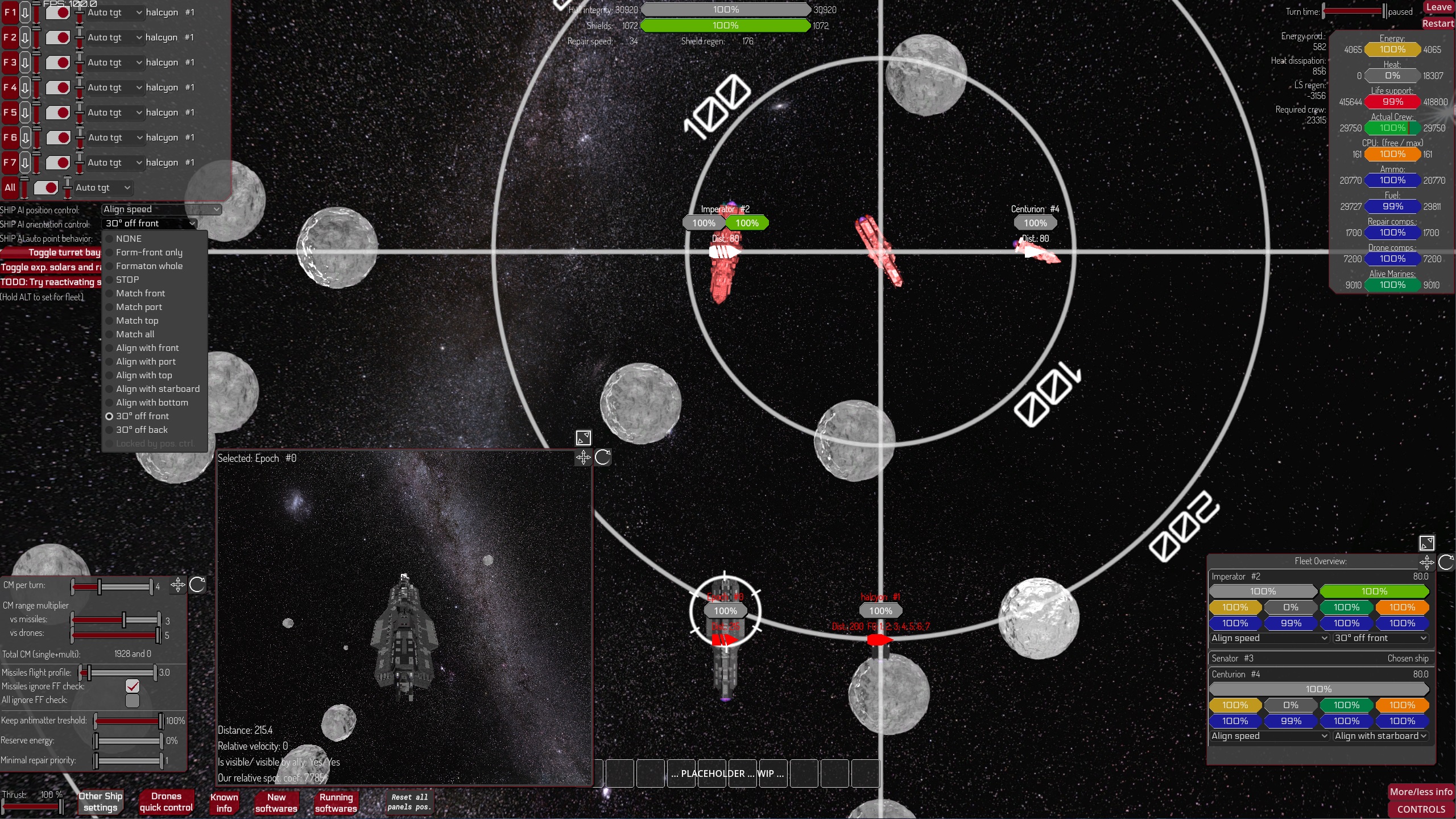Toggle Missiles ignore FF check
This screenshot has width=1456, height=819.
pos(133,686)
